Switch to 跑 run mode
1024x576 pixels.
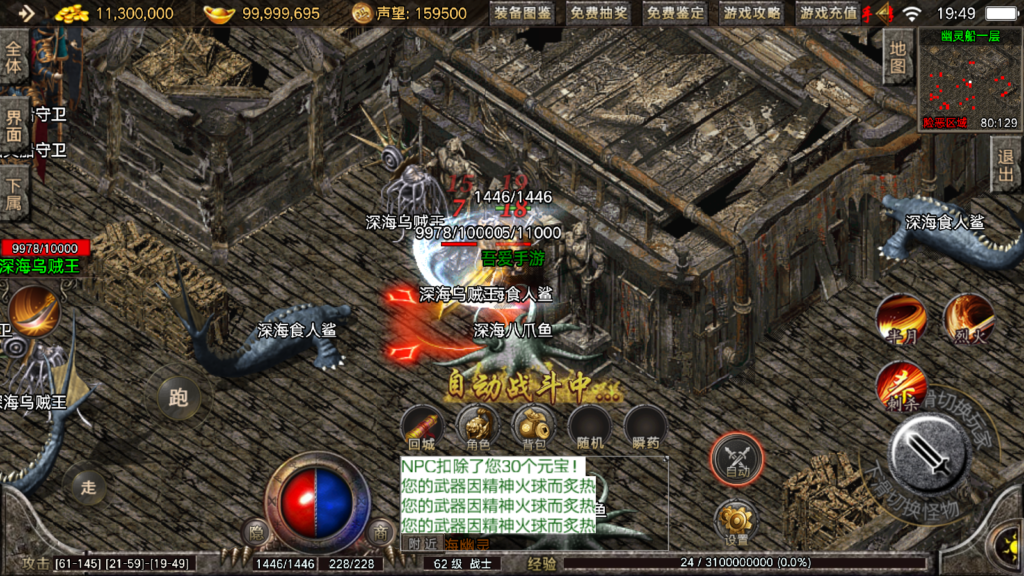(x=178, y=398)
